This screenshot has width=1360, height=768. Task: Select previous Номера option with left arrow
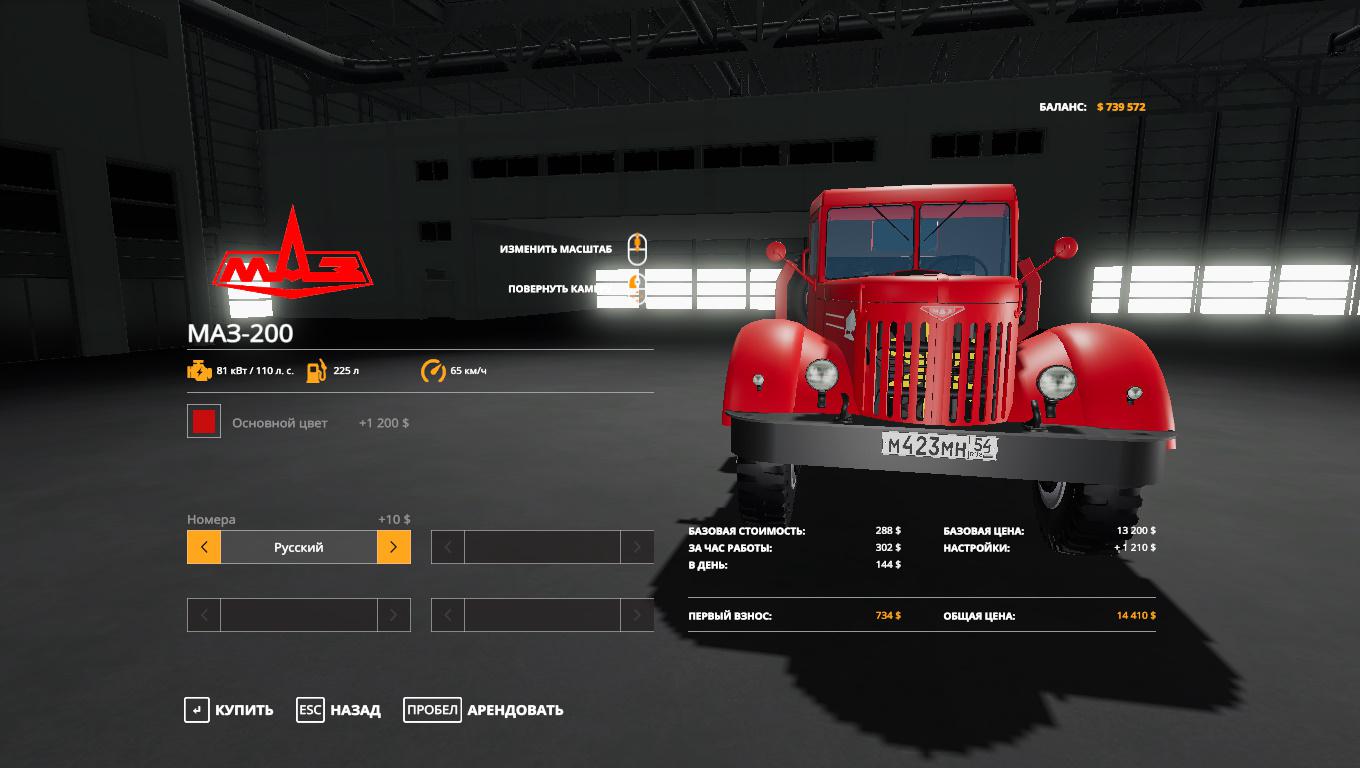click(204, 547)
